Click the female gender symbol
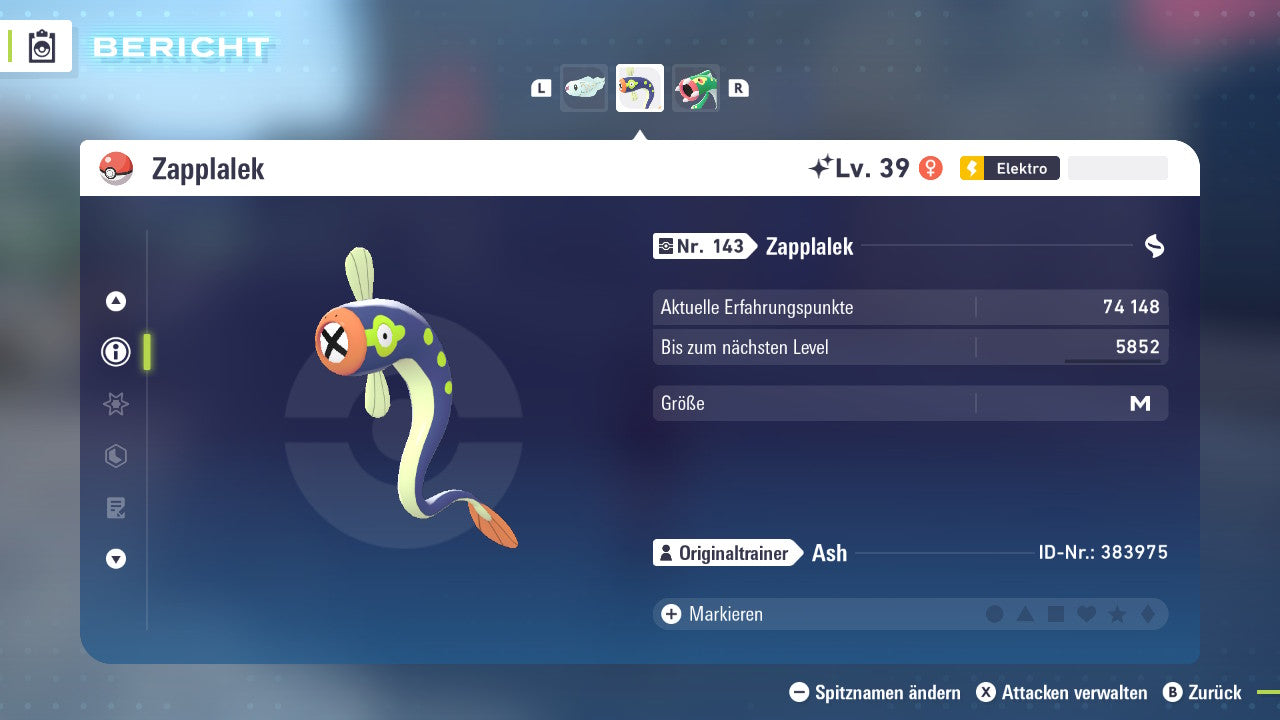Screen dimensions: 1280x720 [931, 168]
